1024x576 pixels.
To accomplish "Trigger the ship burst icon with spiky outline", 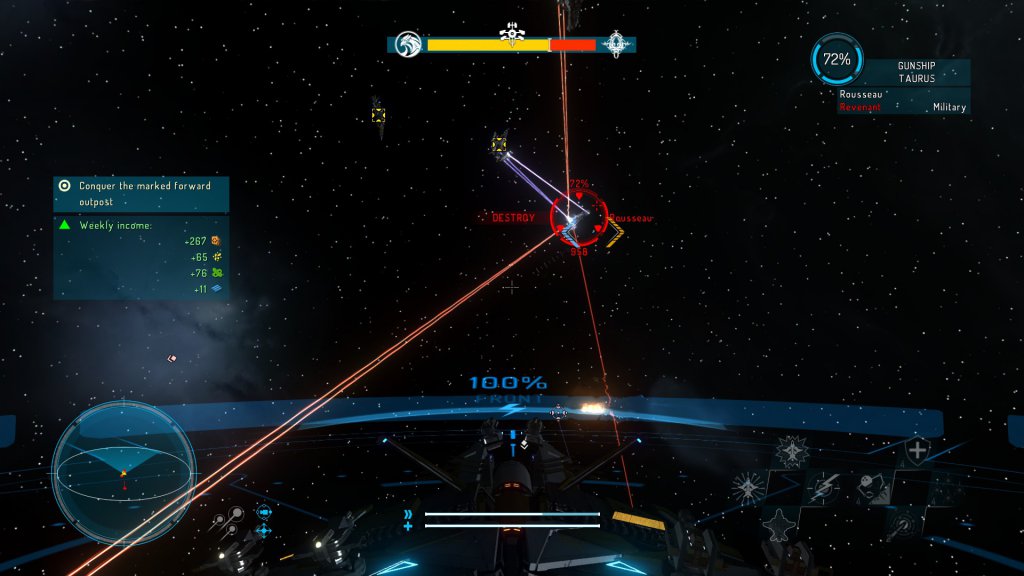I will click(x=792, y=452).
